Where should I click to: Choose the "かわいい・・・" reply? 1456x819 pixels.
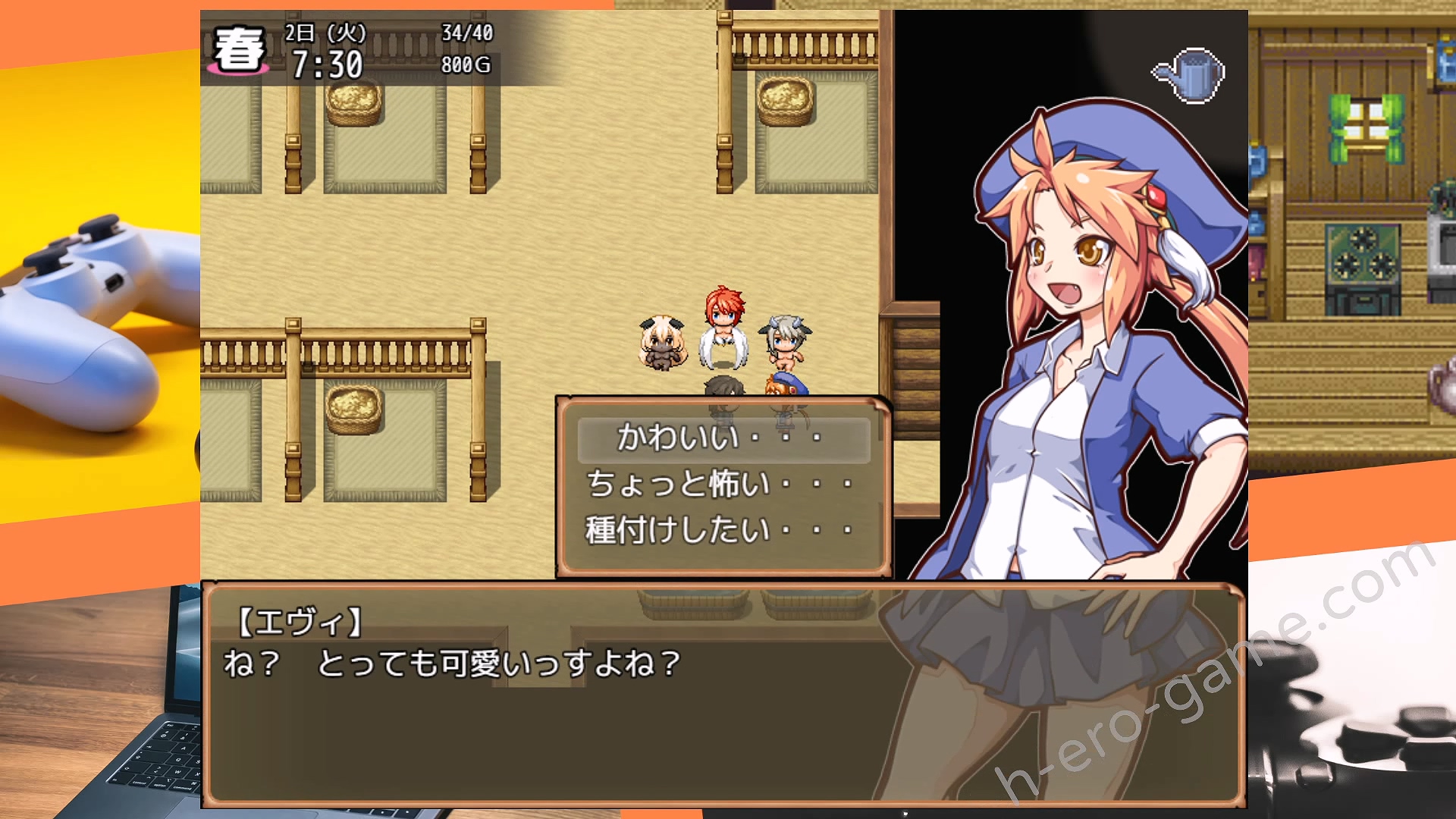721,438
